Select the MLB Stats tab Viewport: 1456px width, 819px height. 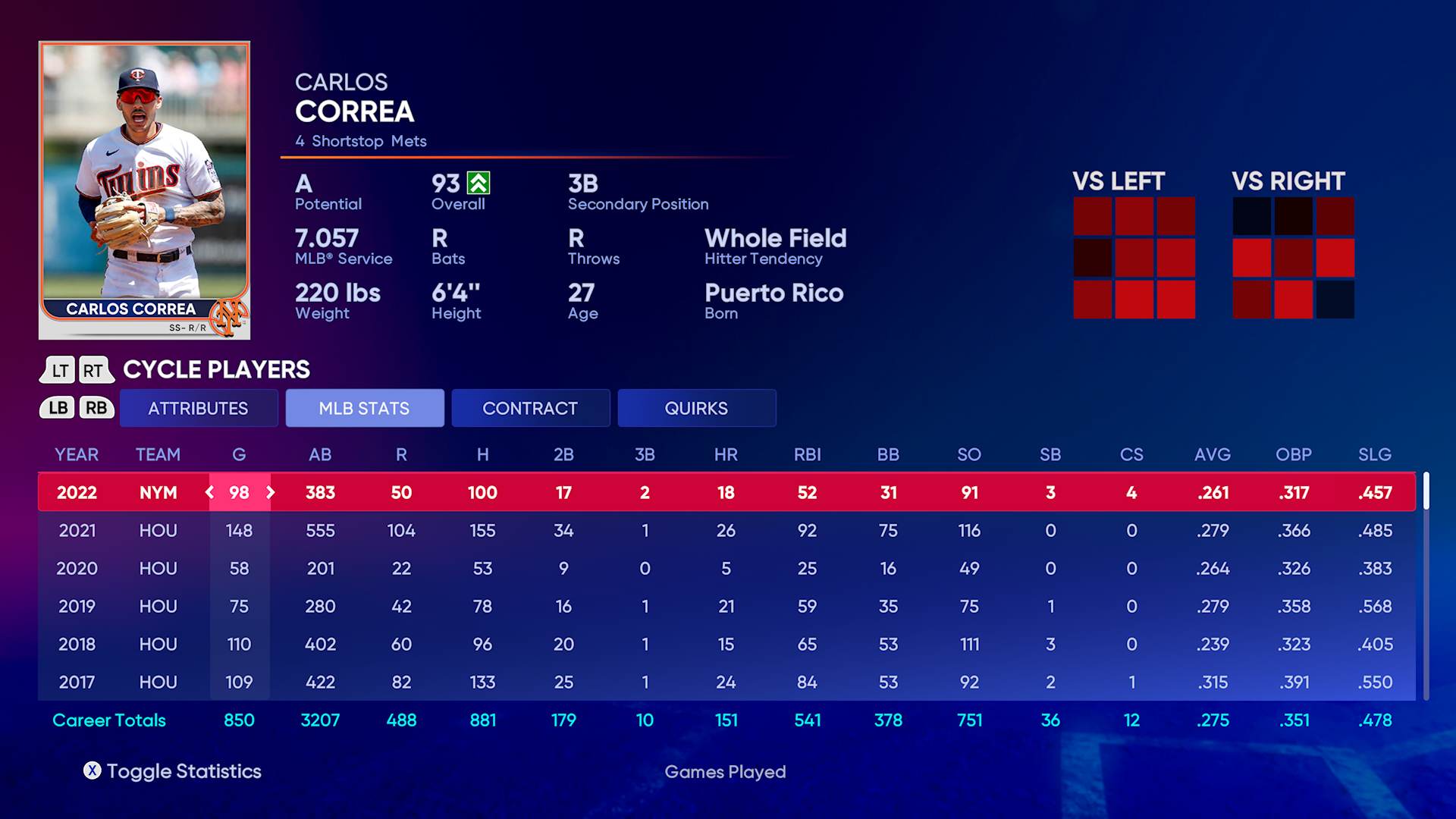tap(364, 408)
